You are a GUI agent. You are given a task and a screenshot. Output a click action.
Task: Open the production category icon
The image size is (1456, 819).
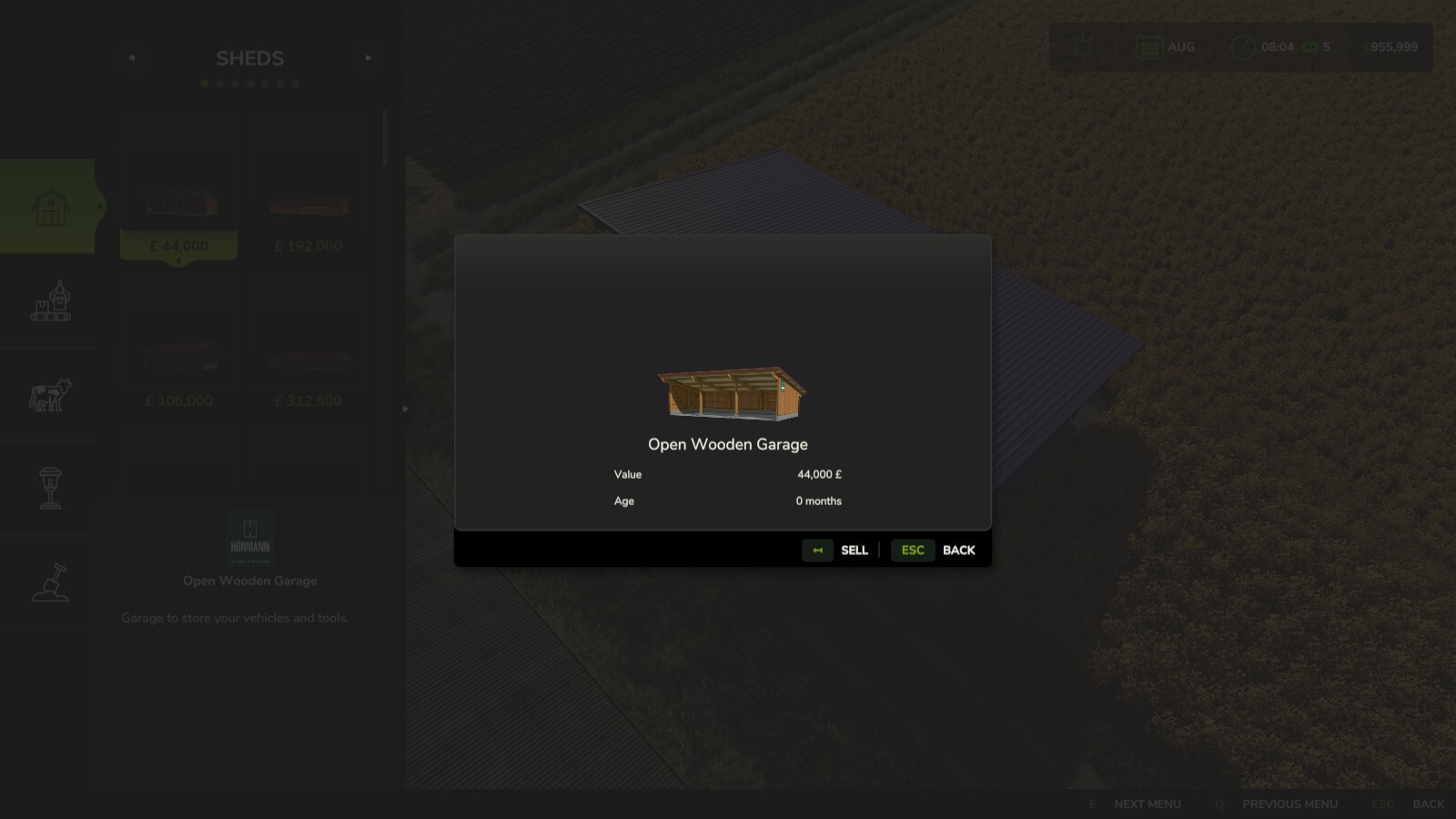tap(52, 303)
